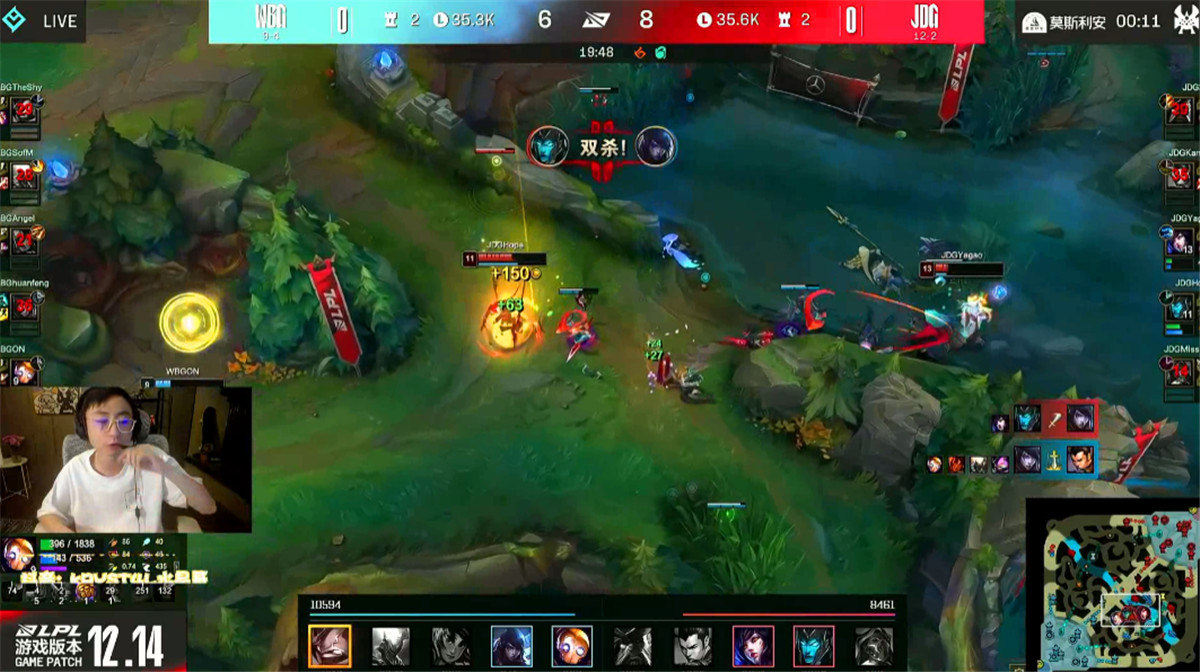
Task: Select JDG Yagao's Ahri portrait on the sidebar
Action: coord(1180,243)
